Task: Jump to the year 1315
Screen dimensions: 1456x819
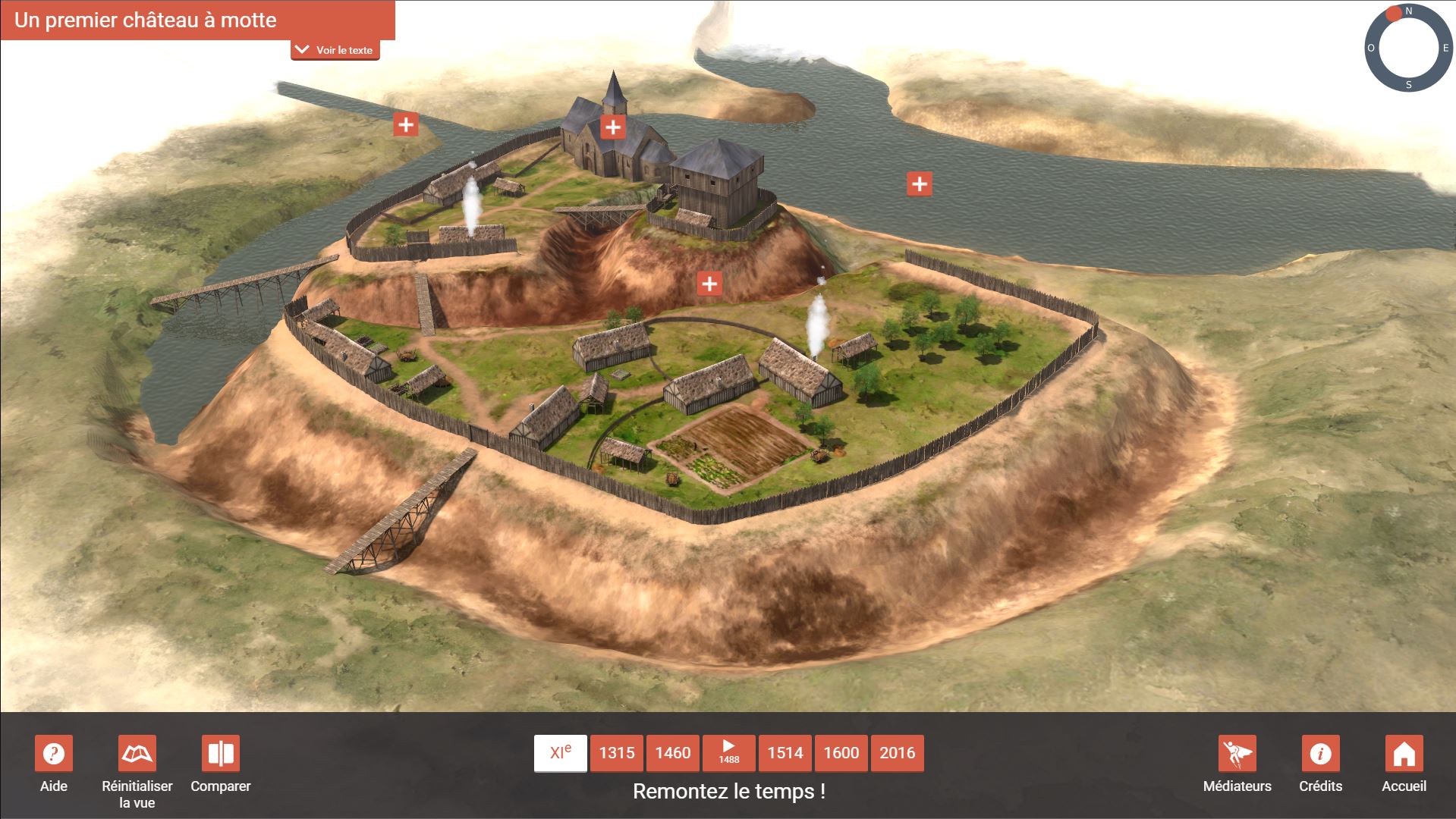Action: pyautogui.click(x=617, y=753)
